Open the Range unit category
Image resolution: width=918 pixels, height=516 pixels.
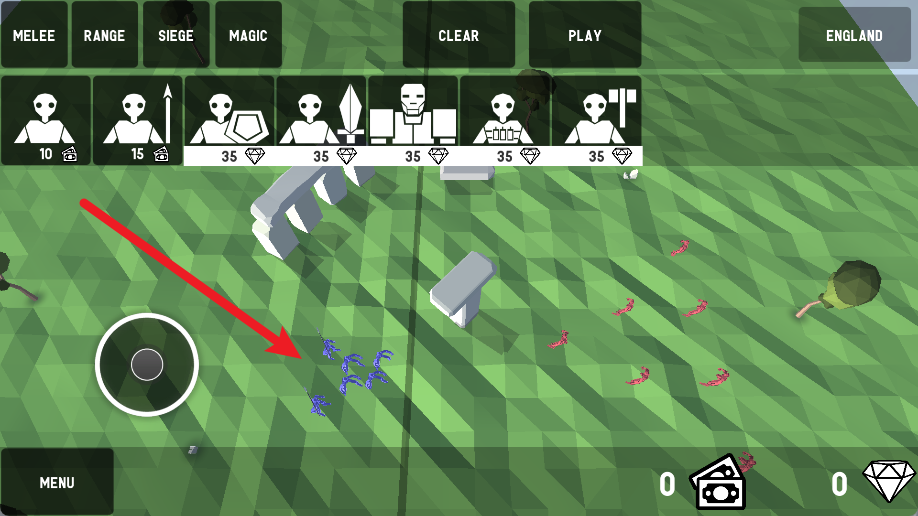104,35
